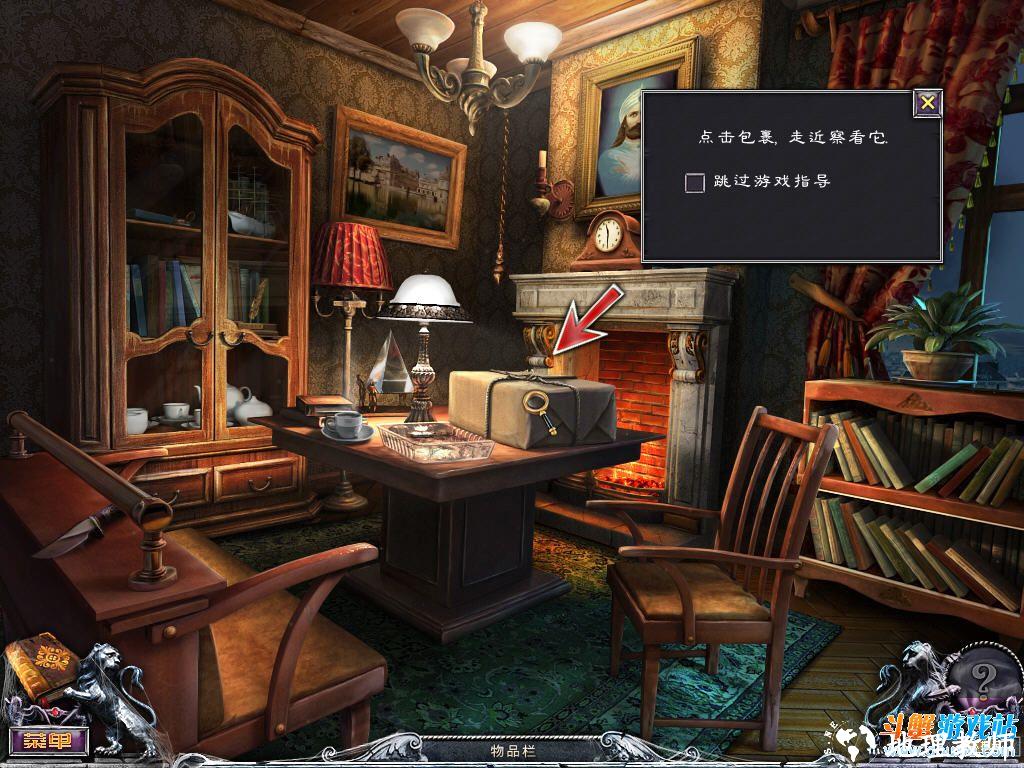Open the 菜单 menu button

(x=48, y=741)
